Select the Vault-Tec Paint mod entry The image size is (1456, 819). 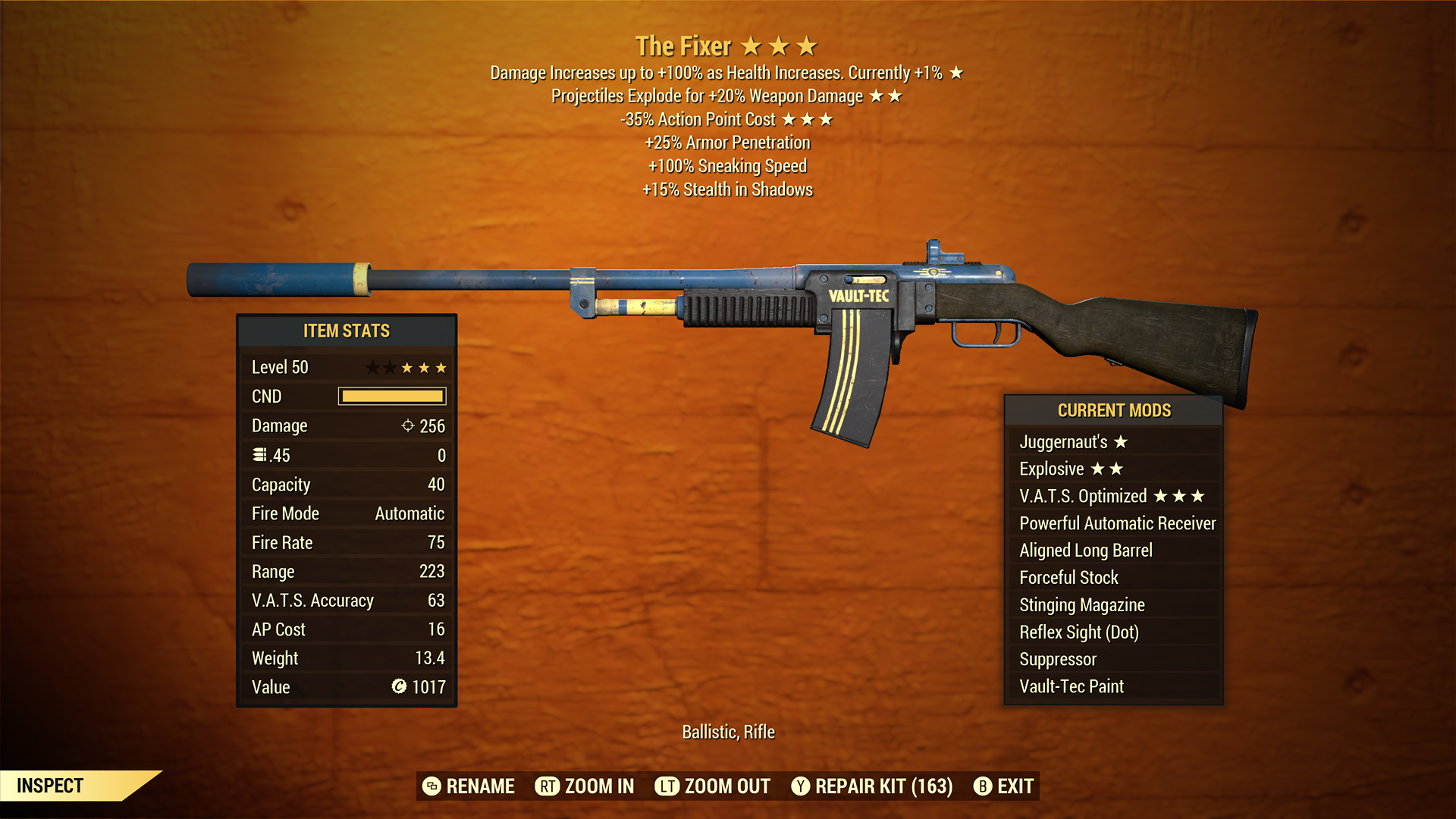click(1072, 686)
